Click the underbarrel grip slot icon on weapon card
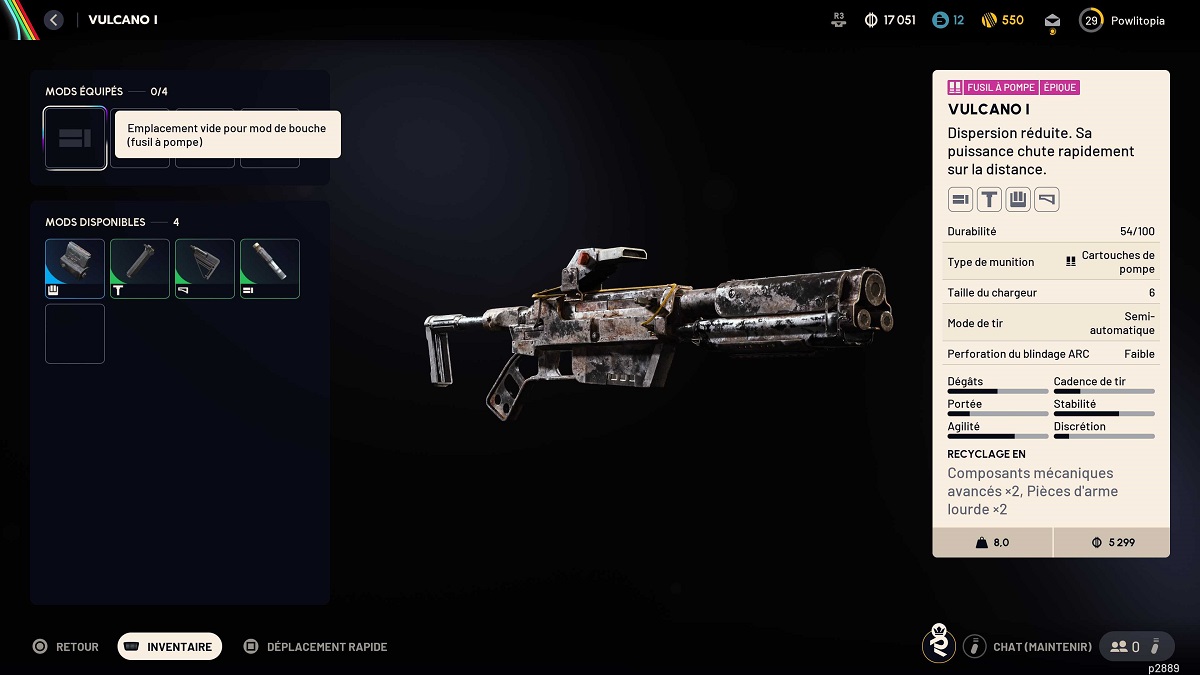The image size is (1200, 675). (x=989, y=200)
